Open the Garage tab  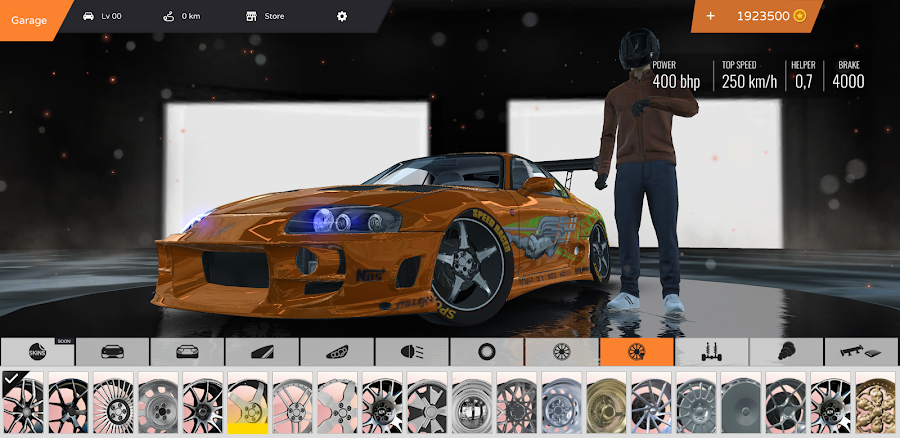coord(30,18)
